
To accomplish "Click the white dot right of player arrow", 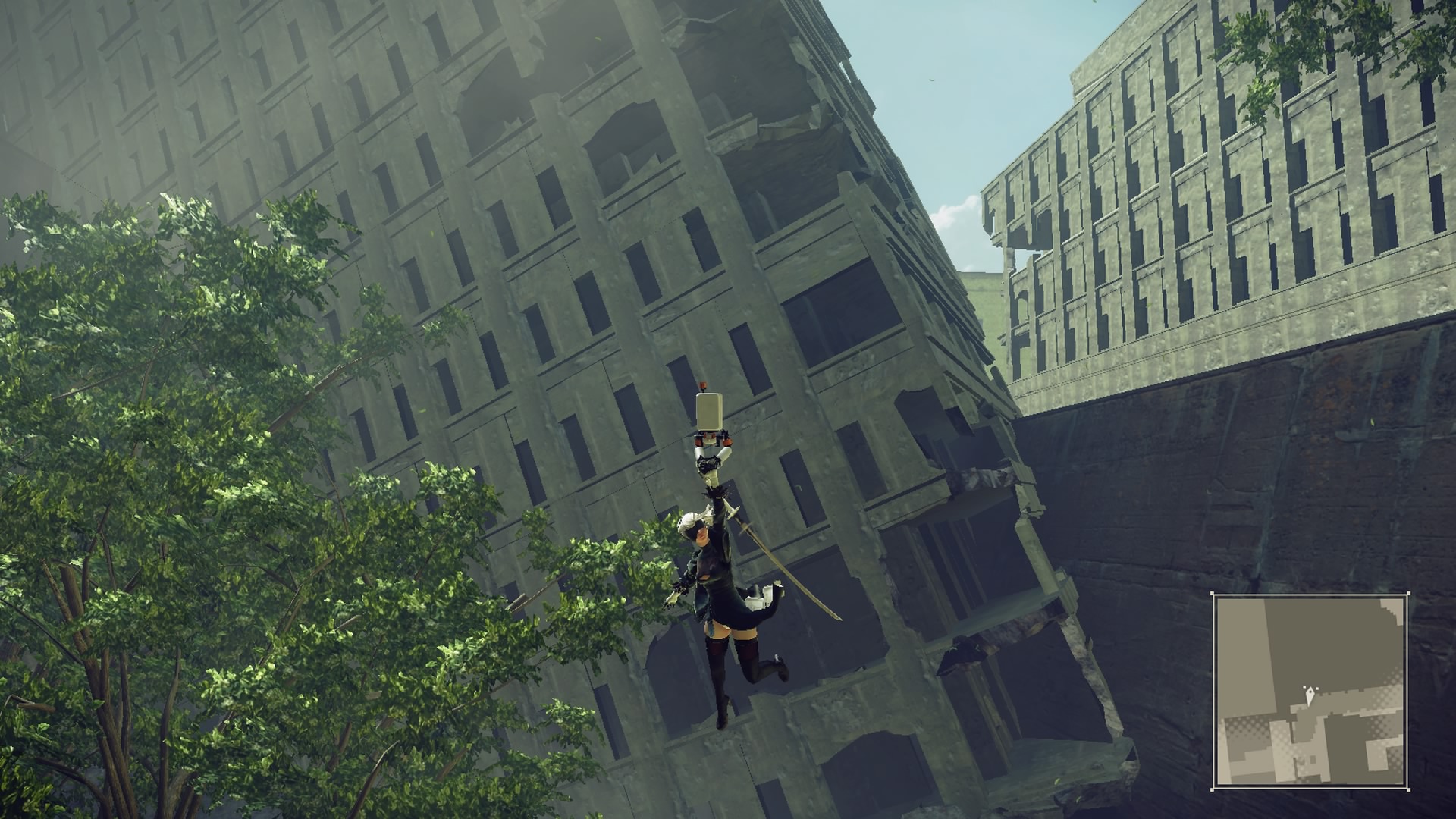I will tap(1316, 688).
